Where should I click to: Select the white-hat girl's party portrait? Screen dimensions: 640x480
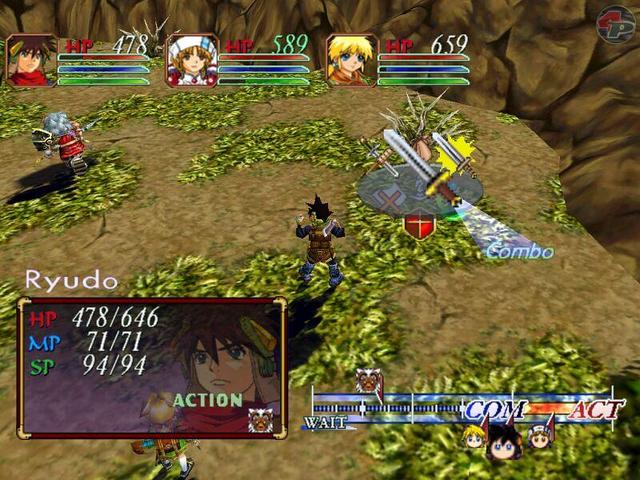(x=192, y=60)
